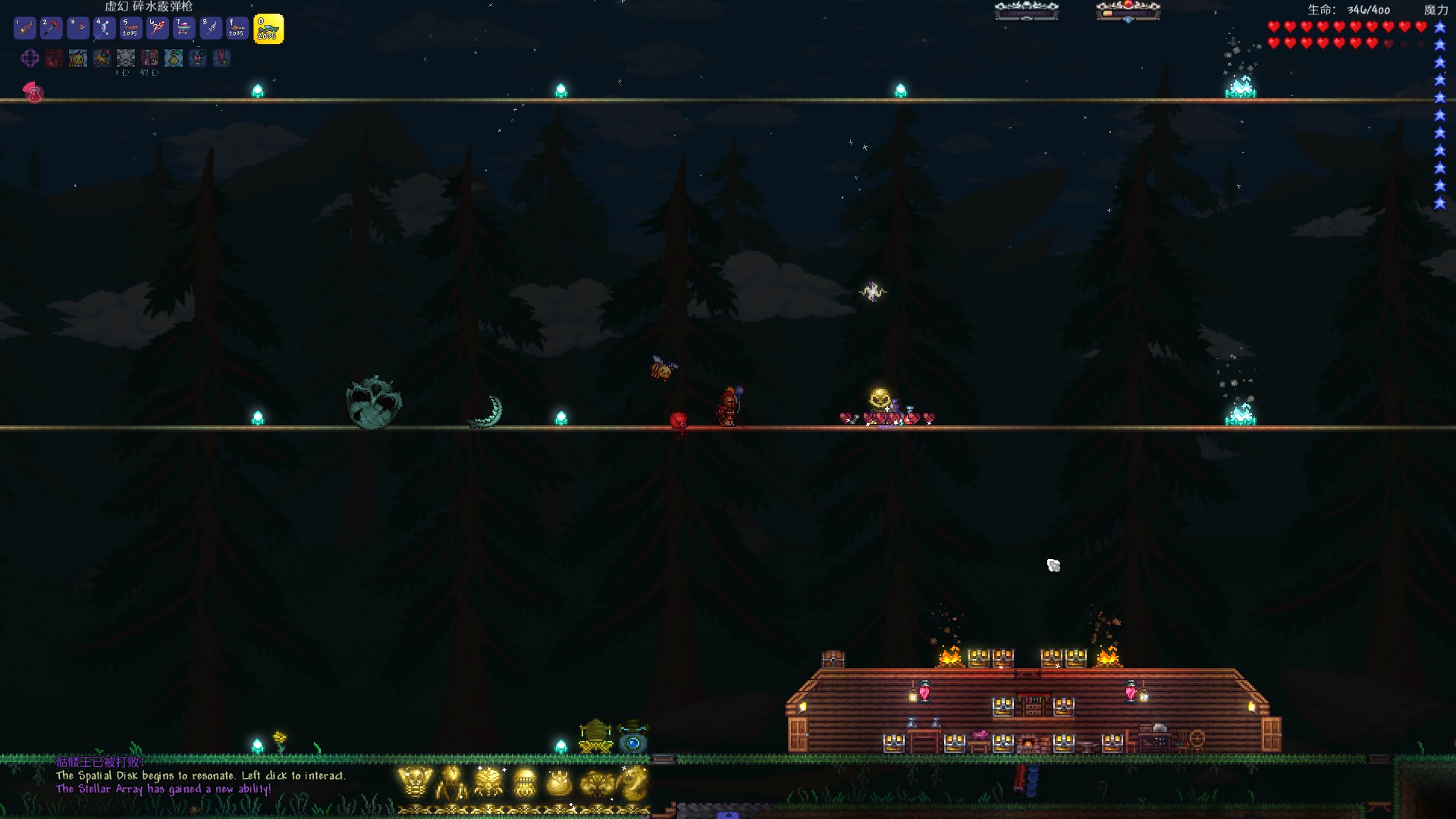Click the purple crosshair buff icon
Screen dimensions: 1456x819
[x=30, y=58]
